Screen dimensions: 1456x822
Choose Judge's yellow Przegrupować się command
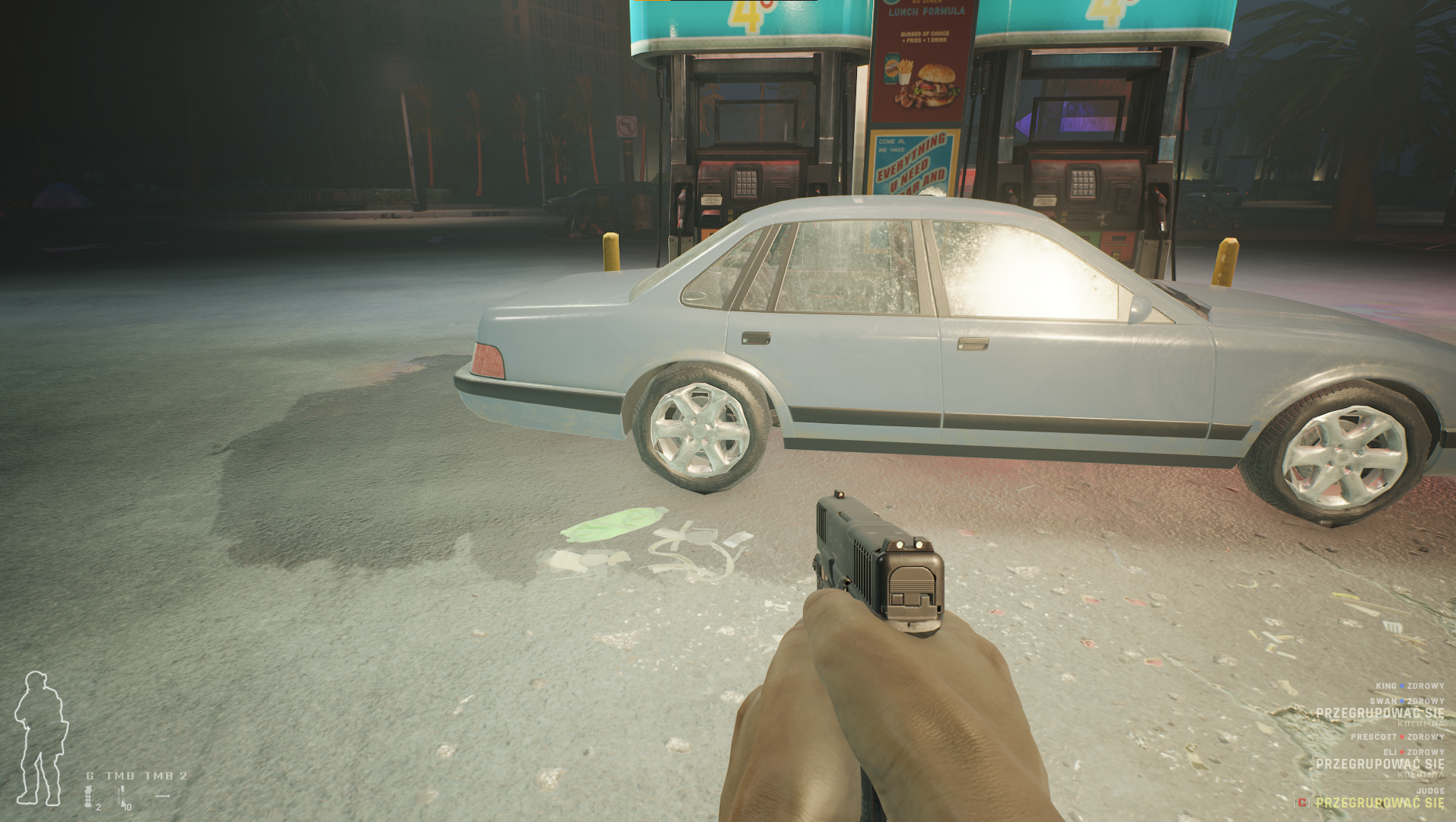pyautogui.click(x=1379, y=803)
